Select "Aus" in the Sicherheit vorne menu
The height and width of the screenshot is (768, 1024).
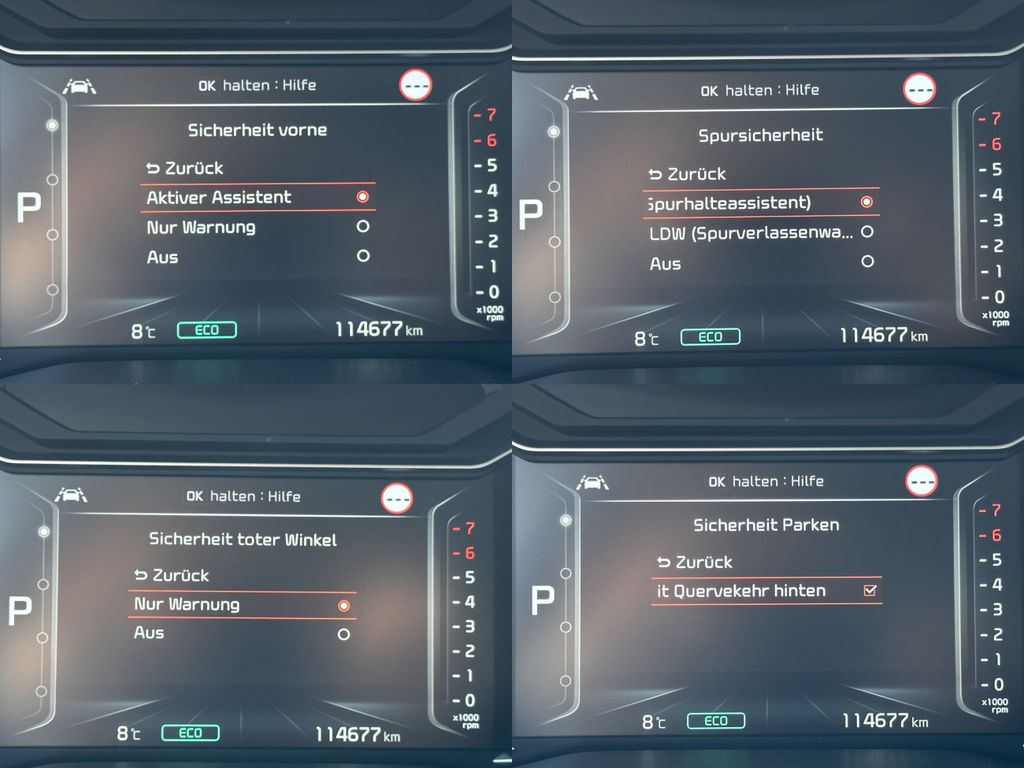click(x=257, y=257)
